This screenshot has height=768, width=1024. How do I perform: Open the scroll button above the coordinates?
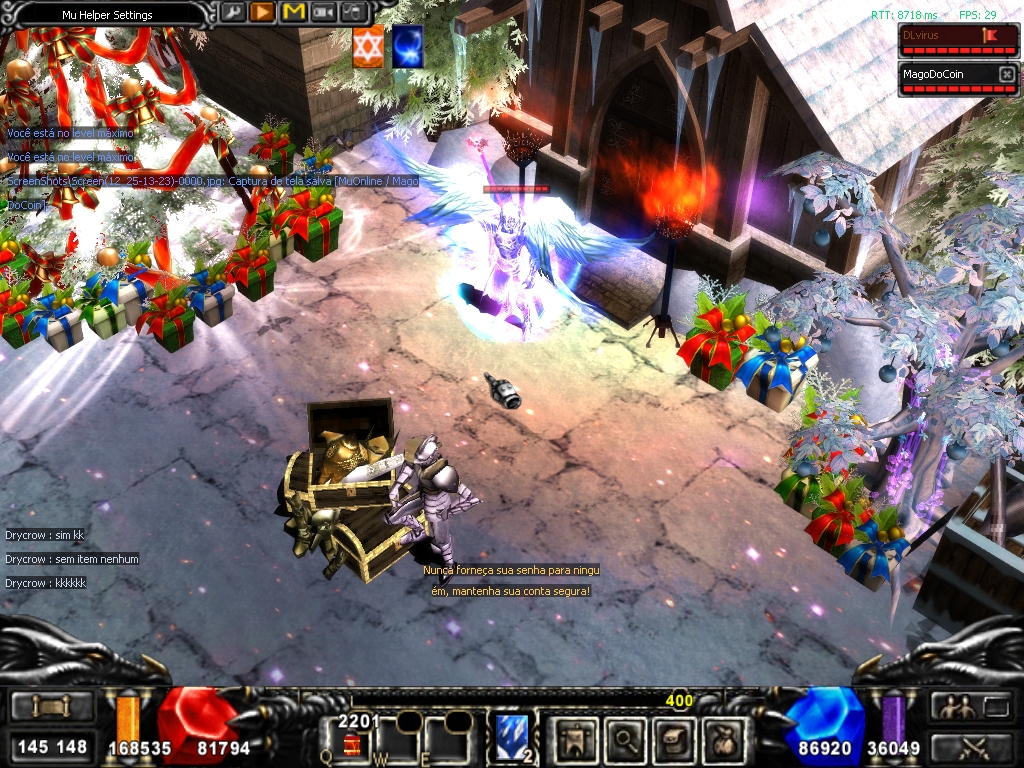51,706
